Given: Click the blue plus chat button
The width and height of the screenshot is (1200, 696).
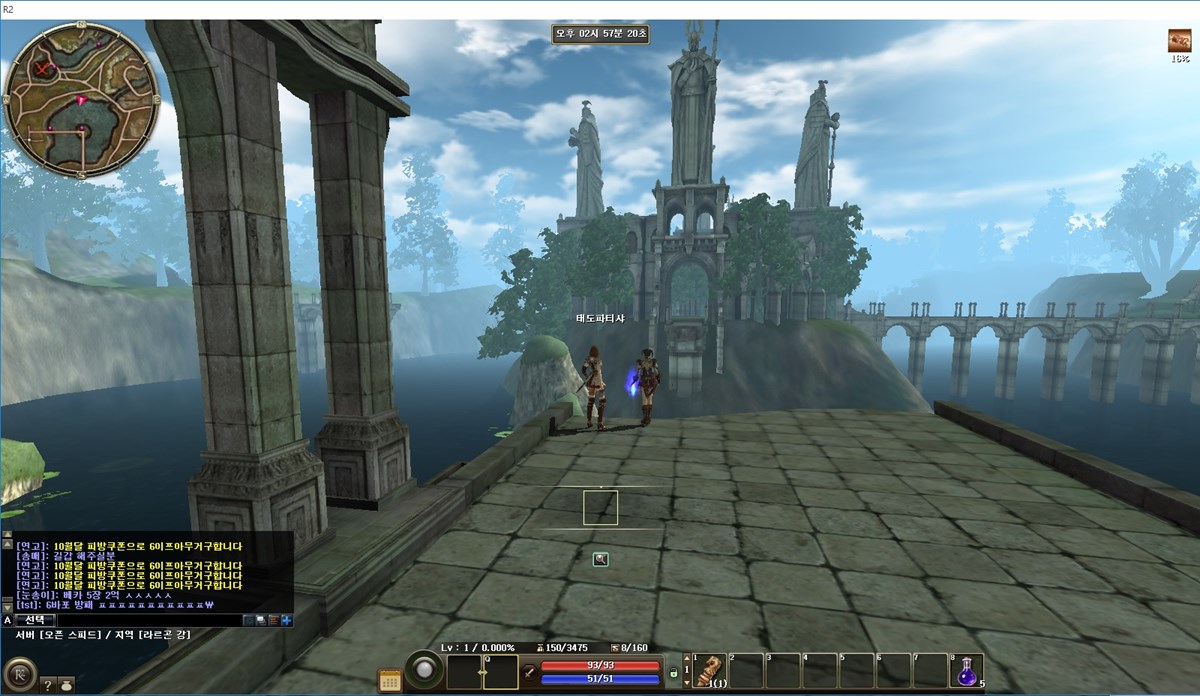Looking at the screenshot, I should tap(287, 620).
